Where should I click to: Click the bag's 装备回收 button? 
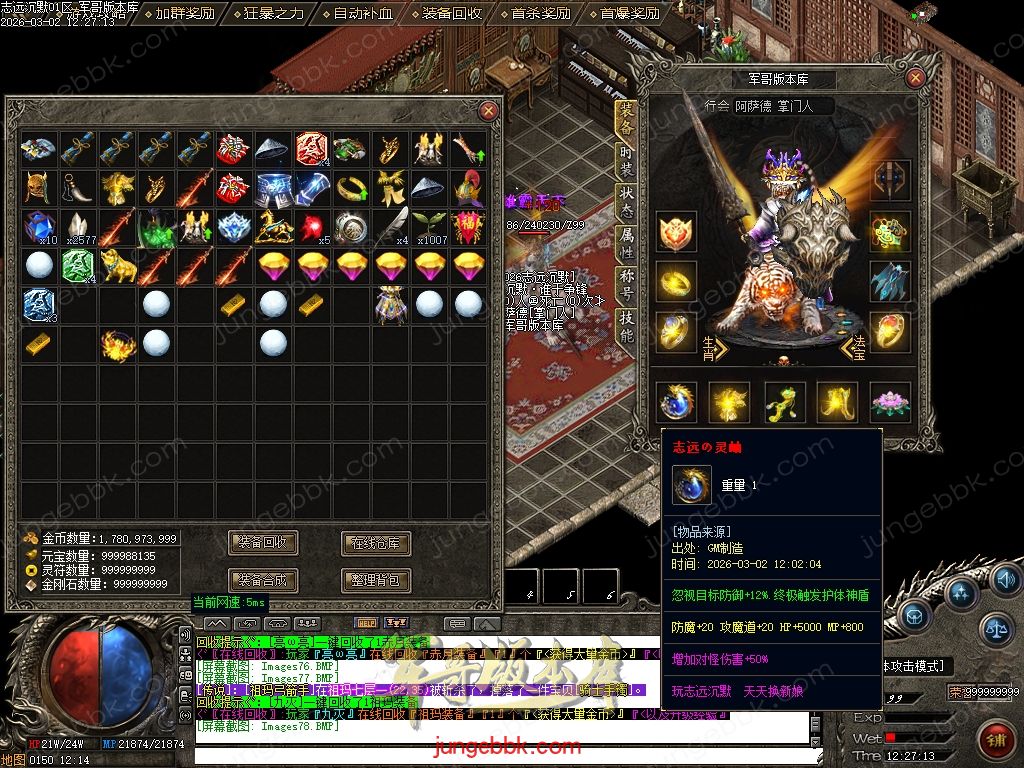pyautogui.click(x=264, y=543)
